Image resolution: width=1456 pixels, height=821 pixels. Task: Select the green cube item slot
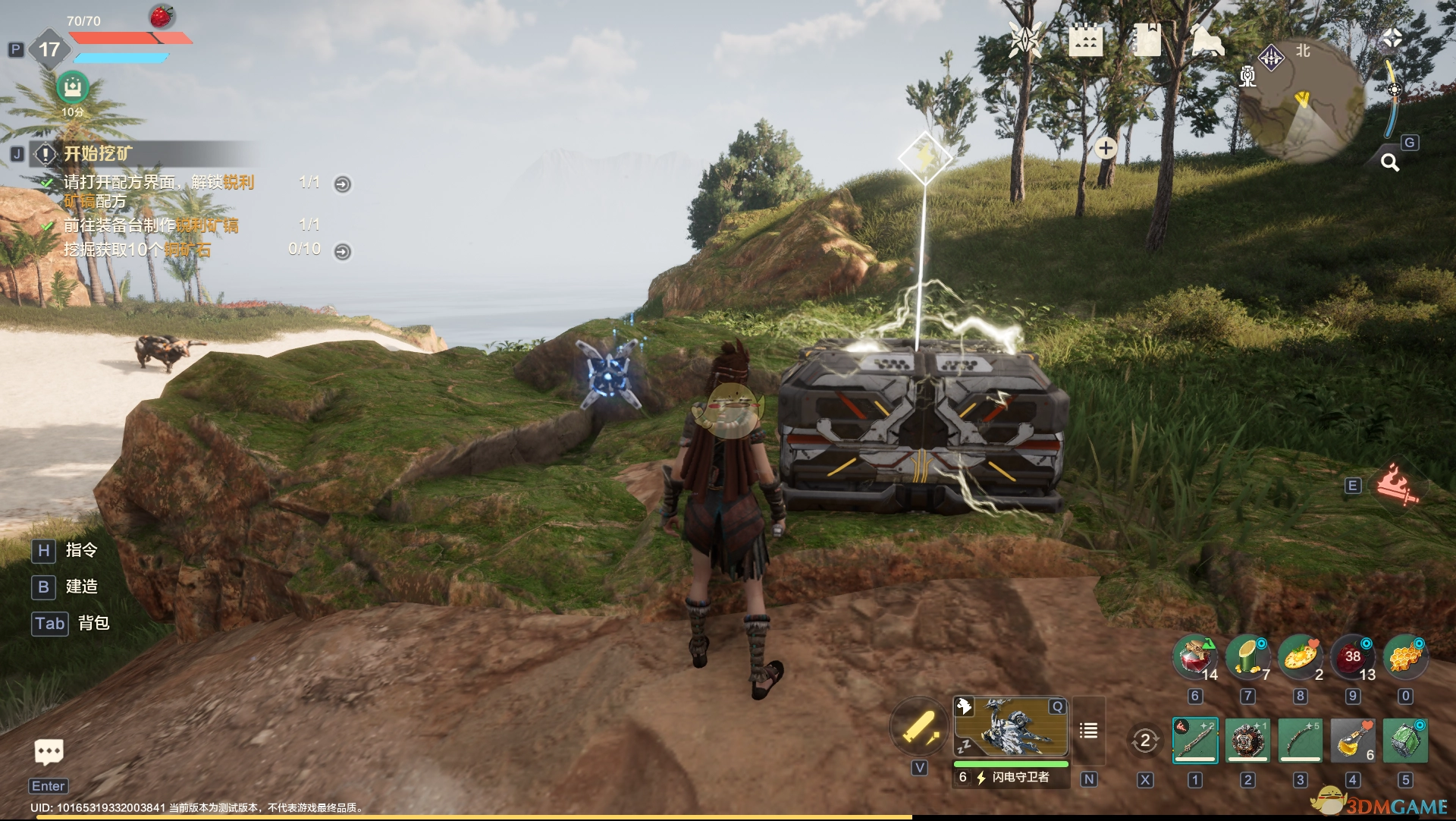1405,740
